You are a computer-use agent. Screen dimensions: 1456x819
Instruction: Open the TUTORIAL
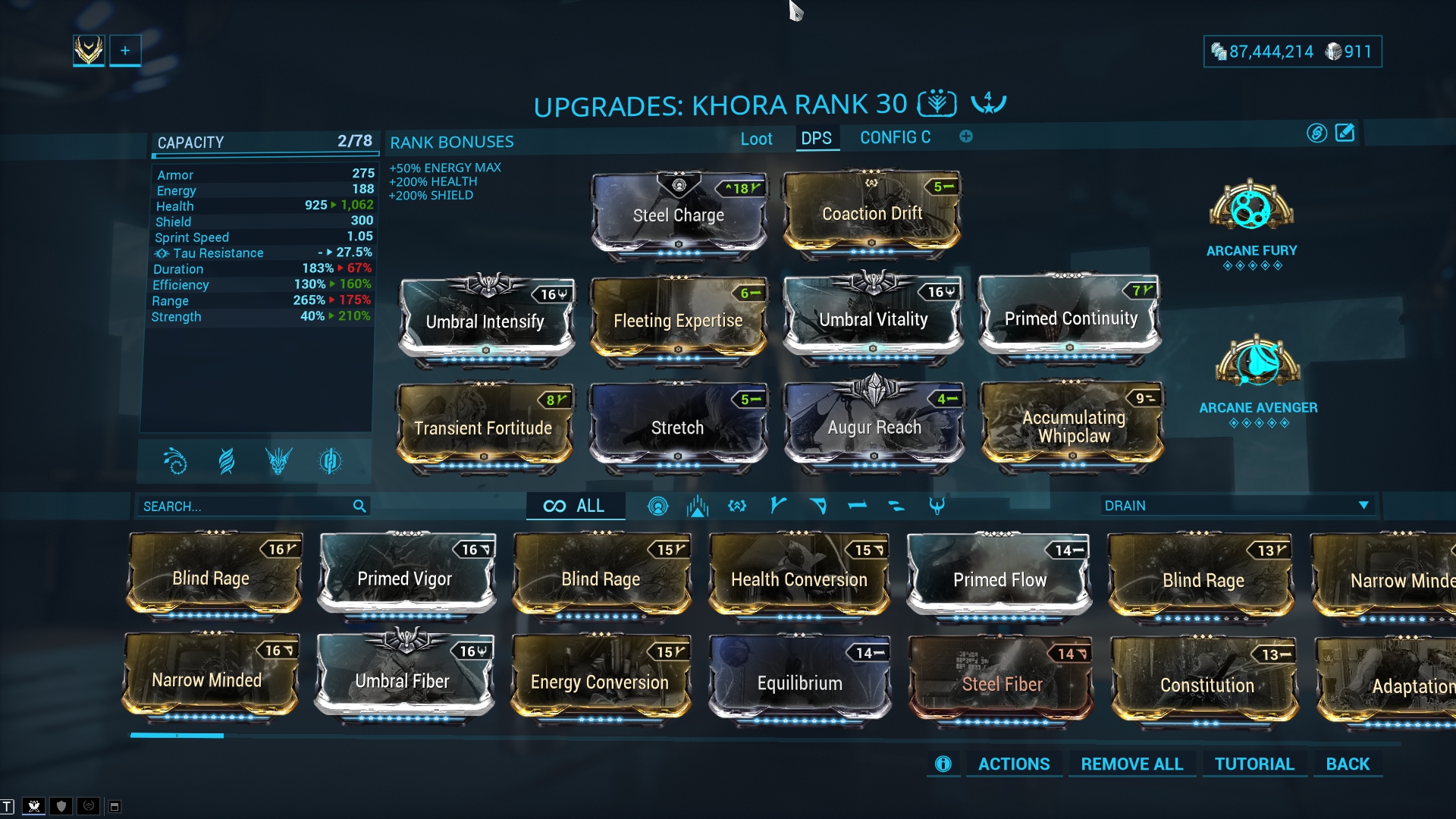tap(1254, 764)
